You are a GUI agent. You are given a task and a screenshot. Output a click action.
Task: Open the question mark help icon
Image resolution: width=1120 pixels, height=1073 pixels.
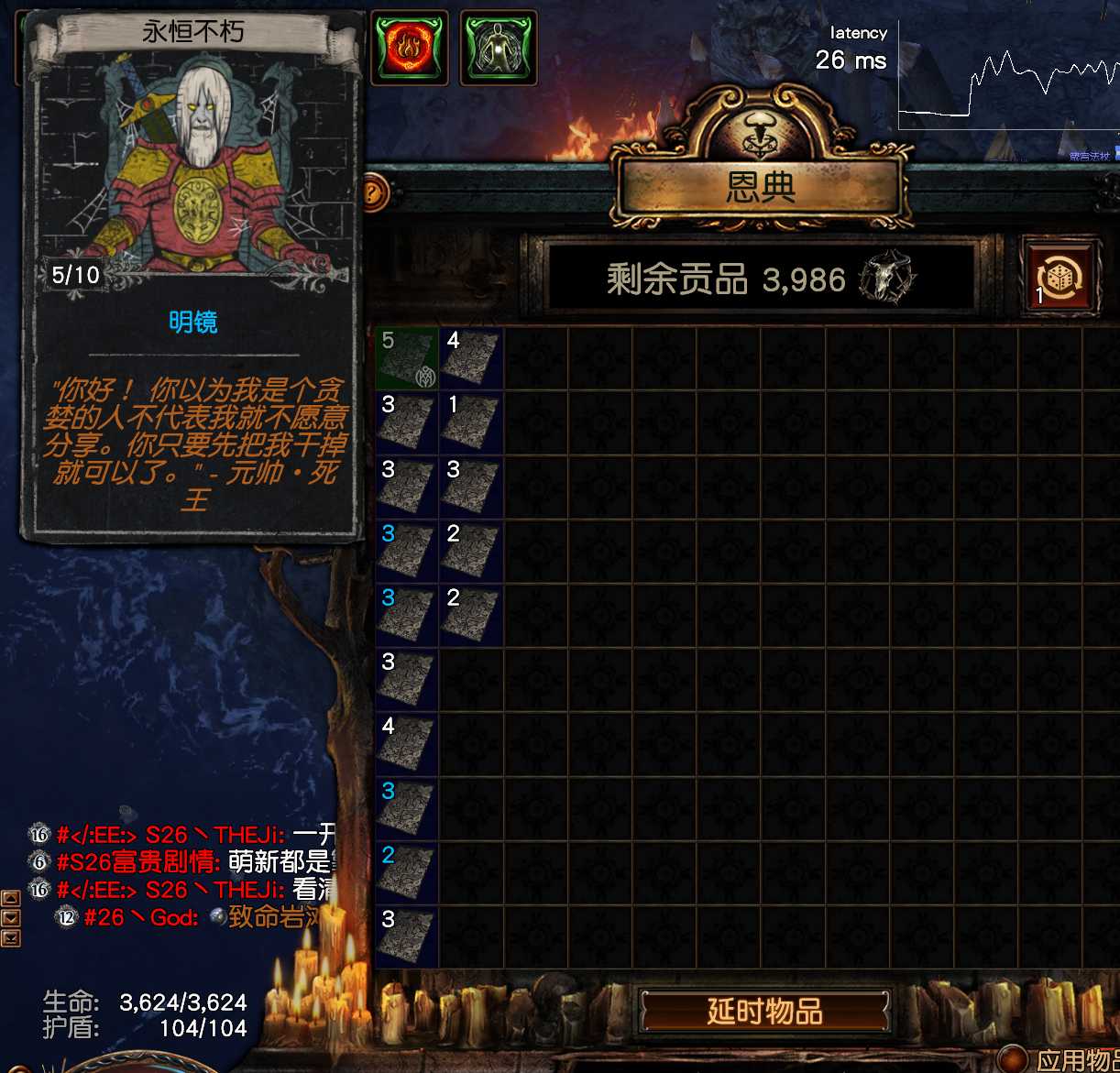pyautogui.click(x=372, y=193)
